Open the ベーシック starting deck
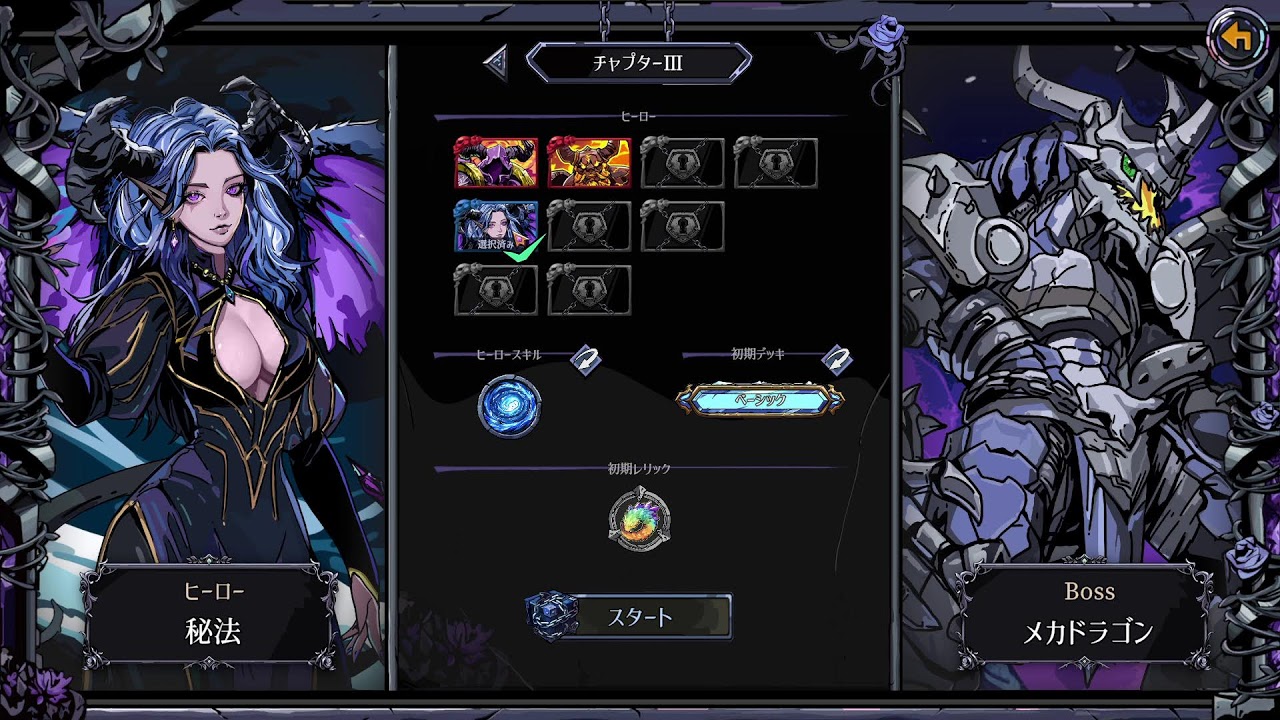This screenshot has height=720, width=1280. click(760, 400)
